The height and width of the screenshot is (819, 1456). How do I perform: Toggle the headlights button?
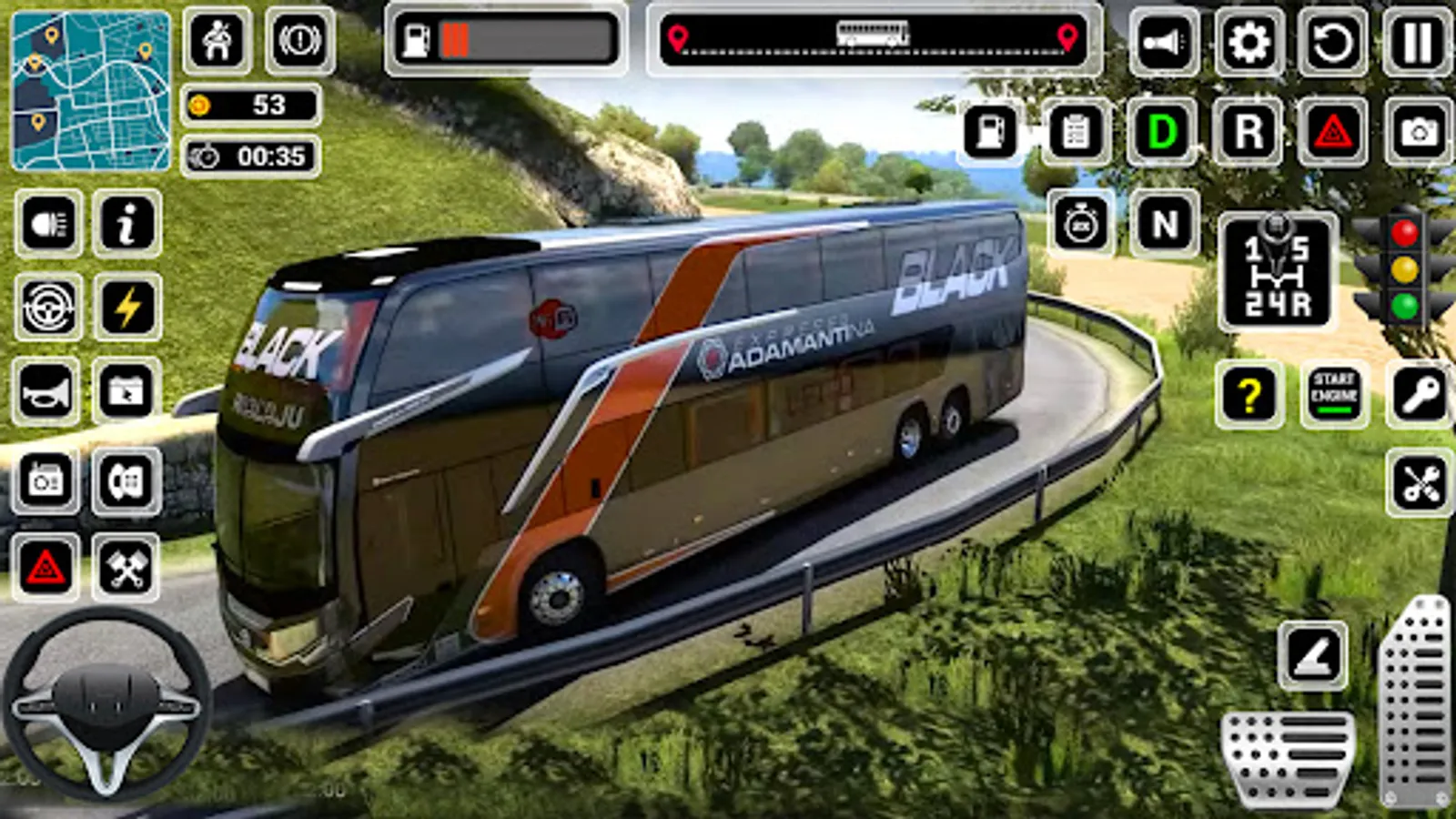pos(48,224)
